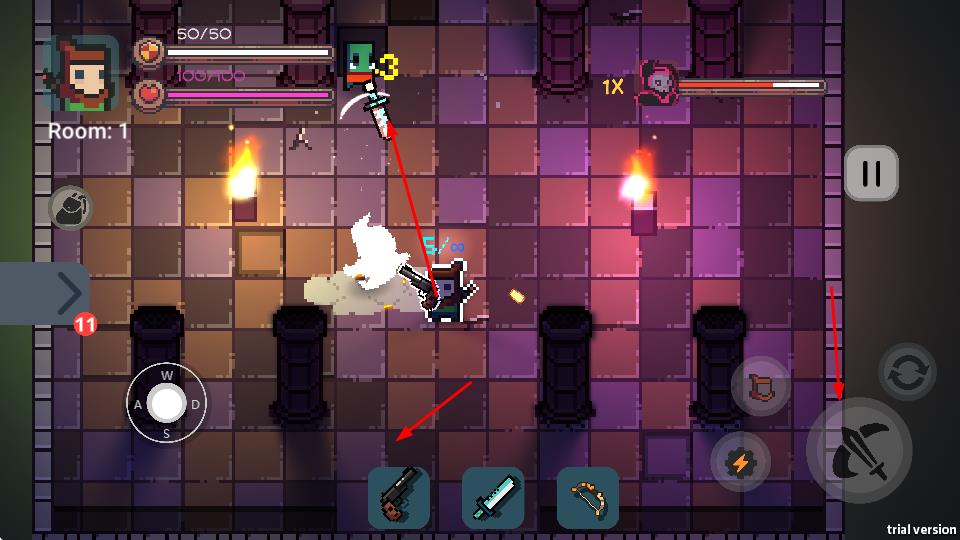Image resolution: width=960 pixels, height=540 pixels.
Task: Tap the WASD virtual joystick
Action: [x=166, y=404]
